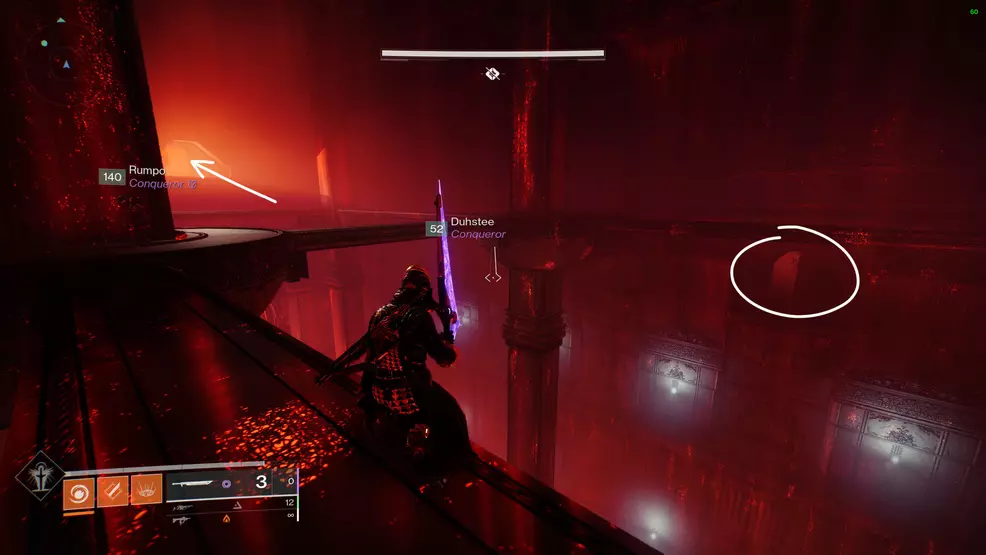Trigger the class ability icon
This screenshot has width=986, height=555.
(x=146, y=490)
